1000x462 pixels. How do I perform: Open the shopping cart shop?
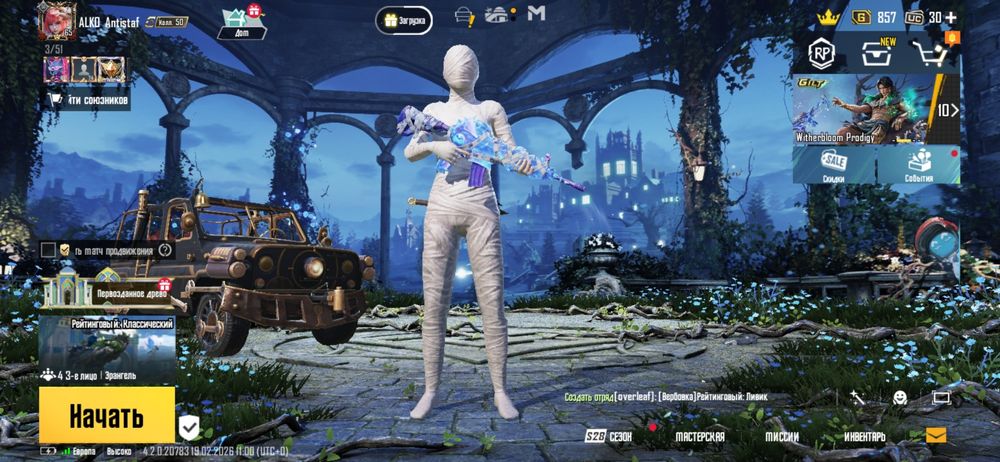(930, 53)
